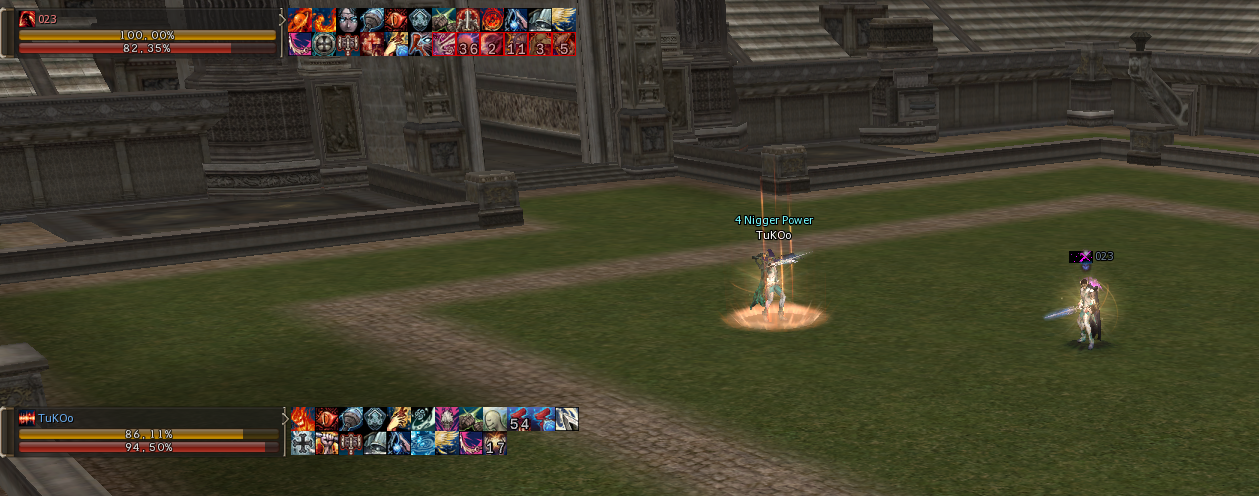Click 023's buff icon showing number 11

pyautogui.click(x=517, y=45)
